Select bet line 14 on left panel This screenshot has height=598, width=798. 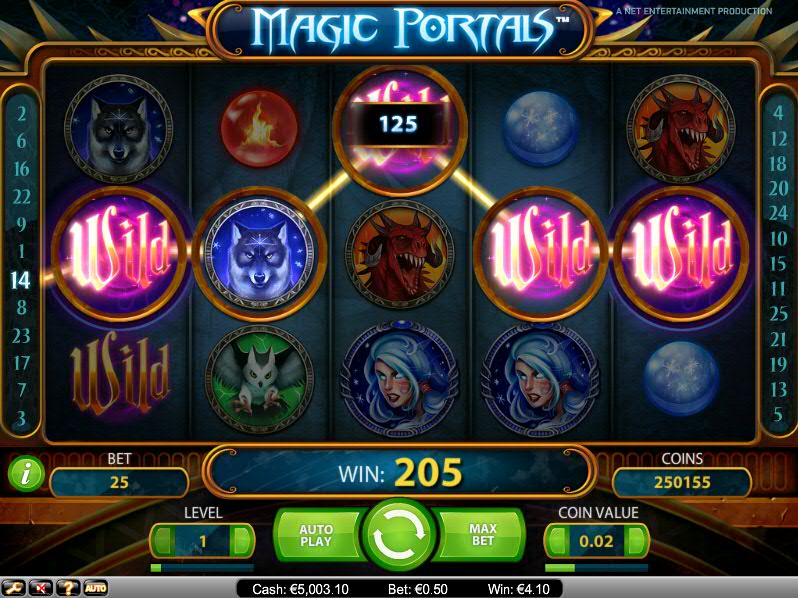(x=21, y=280)
